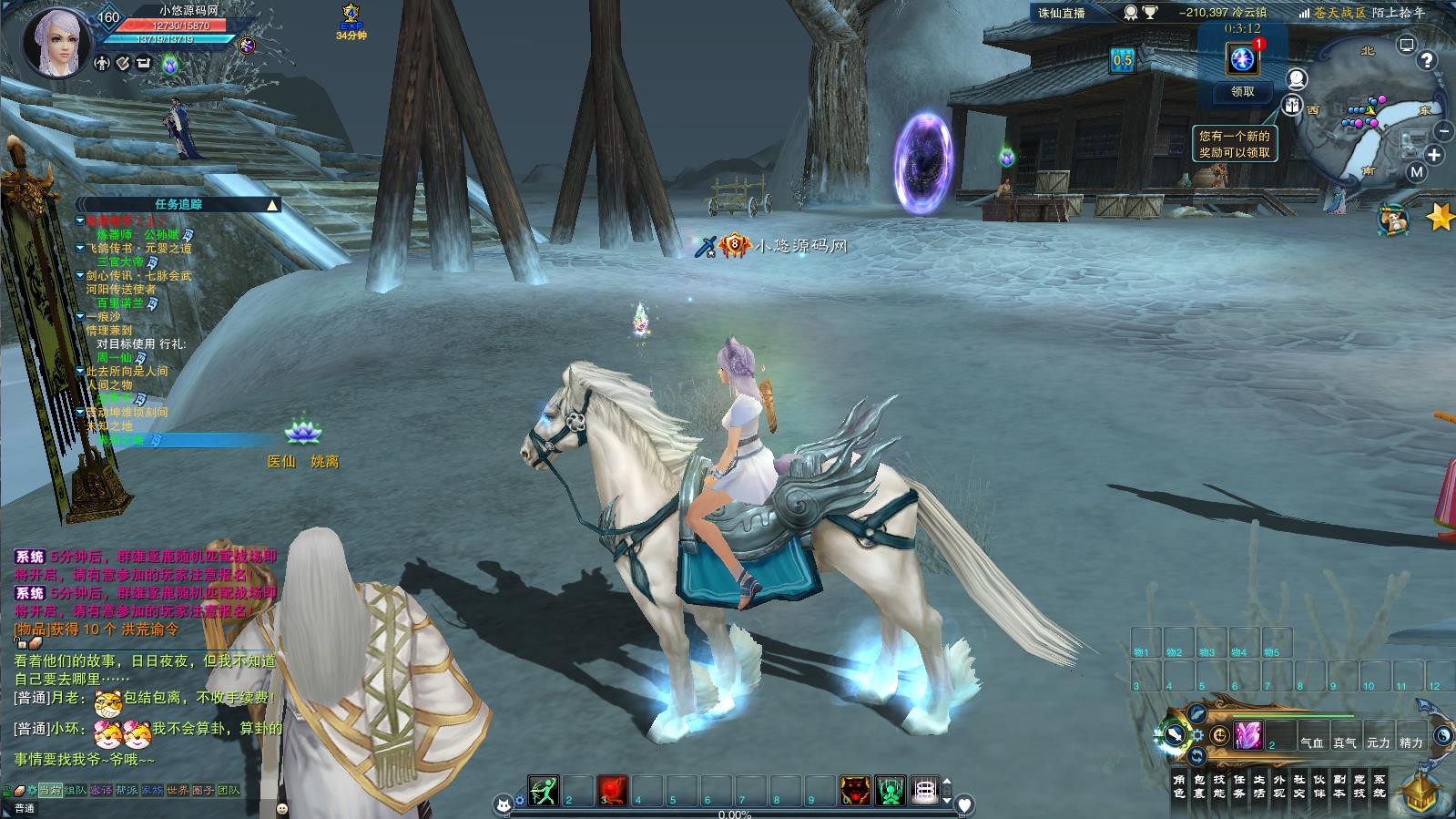Zoom in the minimap with plus button
Viewport: 1456px width, 819px height.
pos(1434,155)
